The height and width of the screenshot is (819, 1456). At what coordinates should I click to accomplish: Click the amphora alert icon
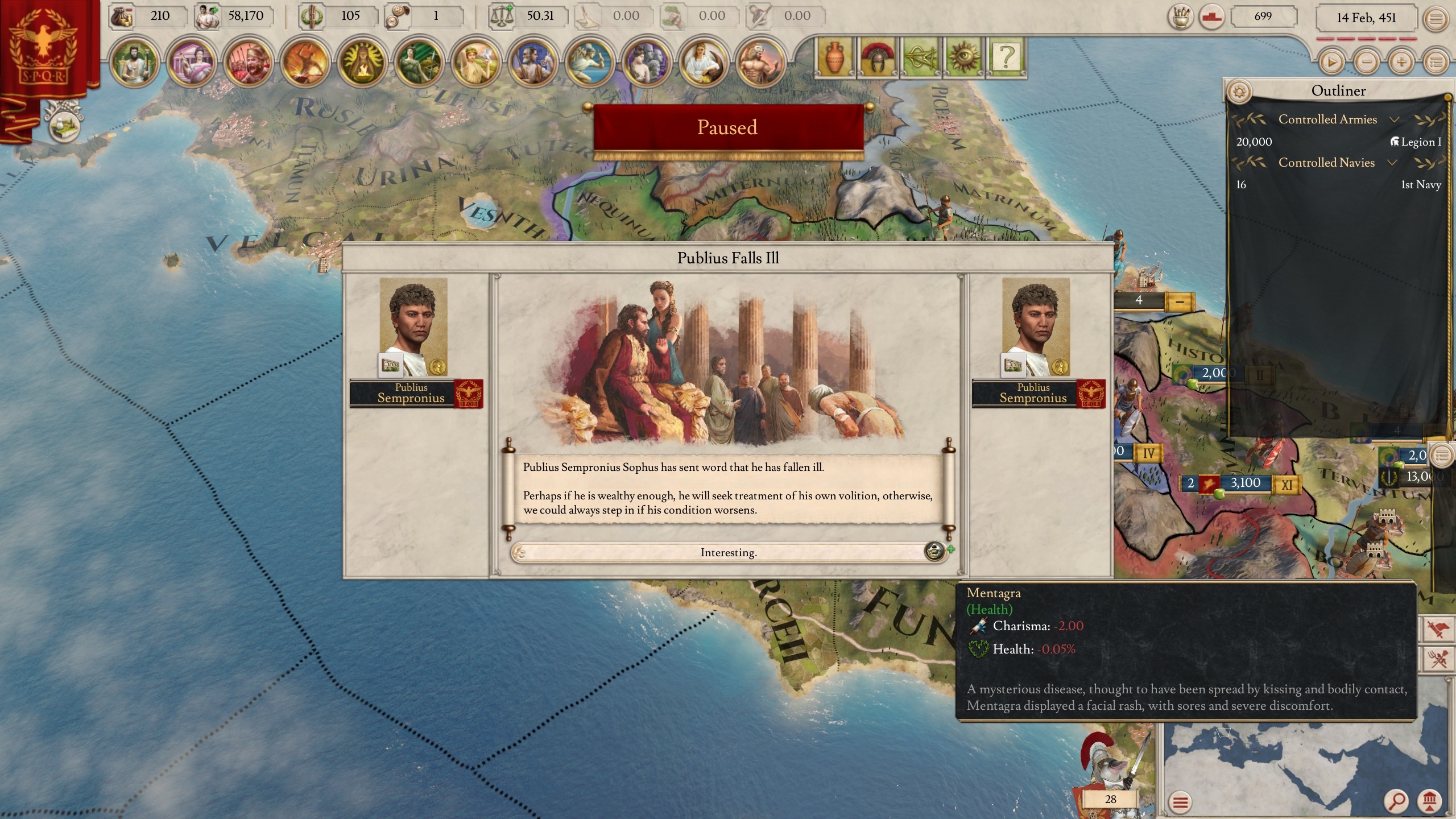point(834,57)
